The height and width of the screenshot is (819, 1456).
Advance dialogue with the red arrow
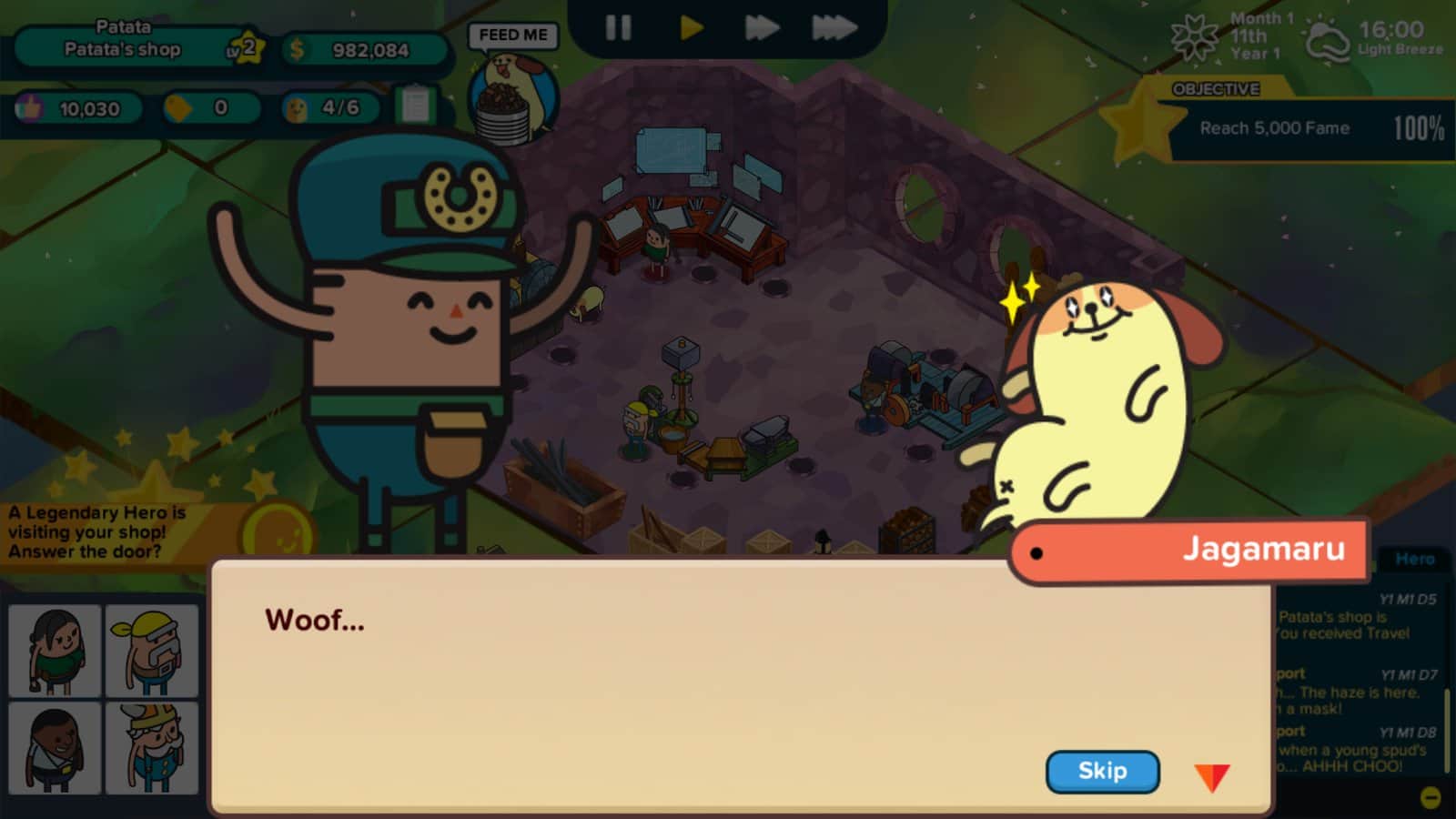pyautogui.click(x=1211, y=777)
